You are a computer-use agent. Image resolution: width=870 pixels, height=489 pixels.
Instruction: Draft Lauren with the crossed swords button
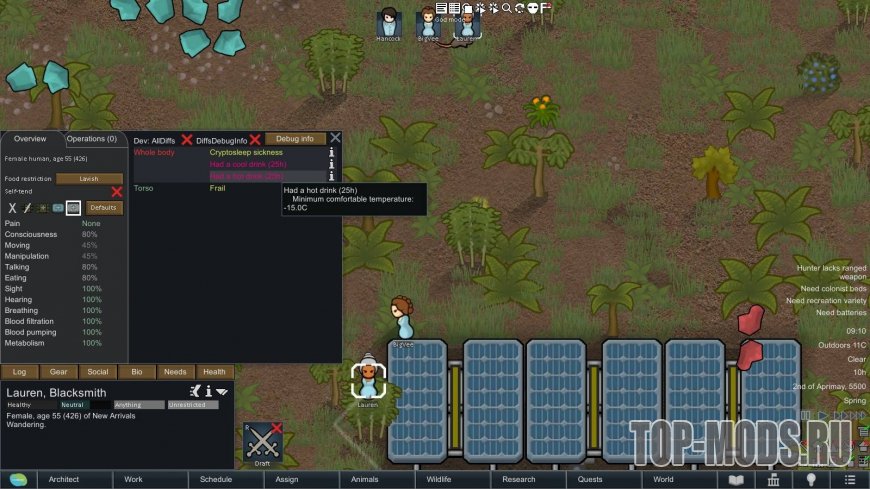click(x=263, y=440)
